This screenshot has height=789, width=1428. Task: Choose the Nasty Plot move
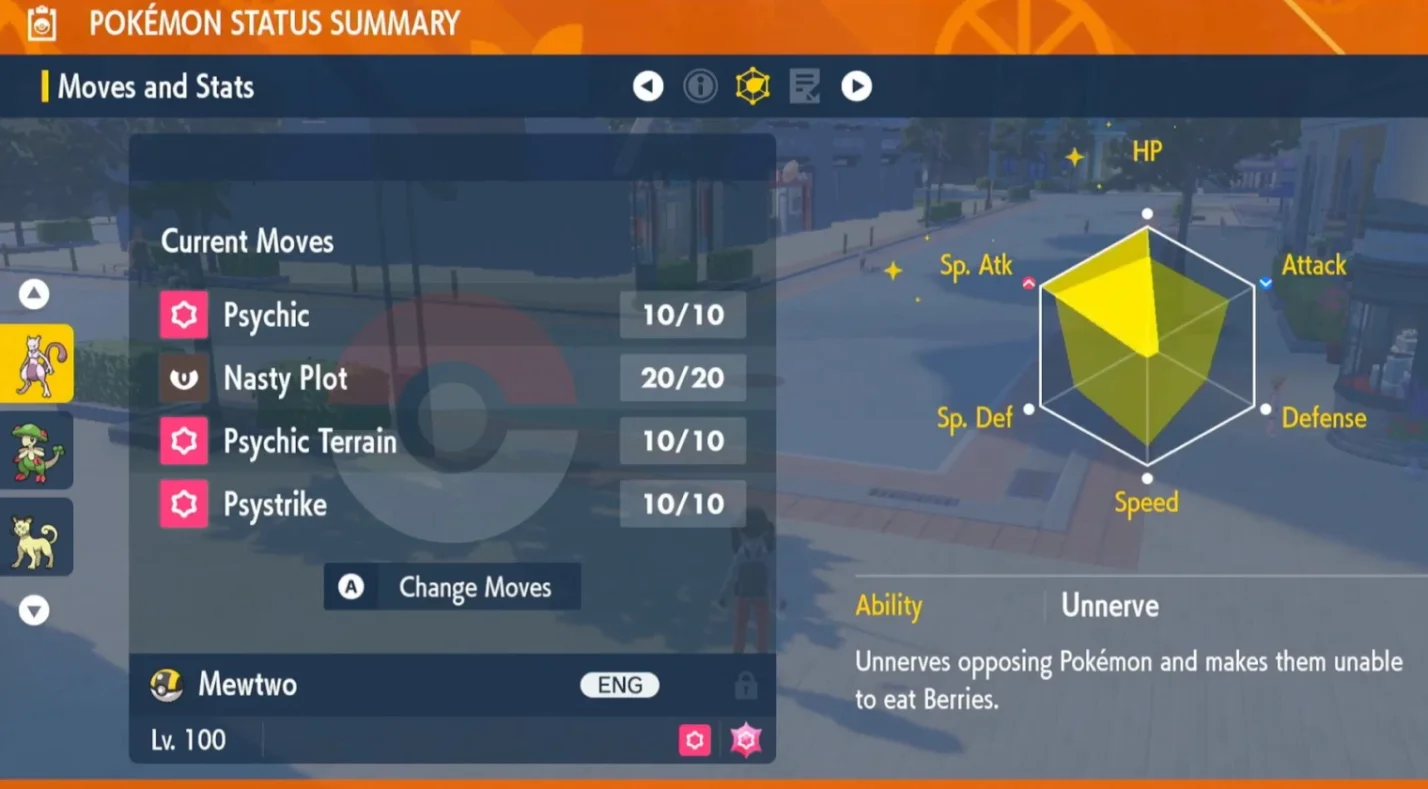coord(452,378)
